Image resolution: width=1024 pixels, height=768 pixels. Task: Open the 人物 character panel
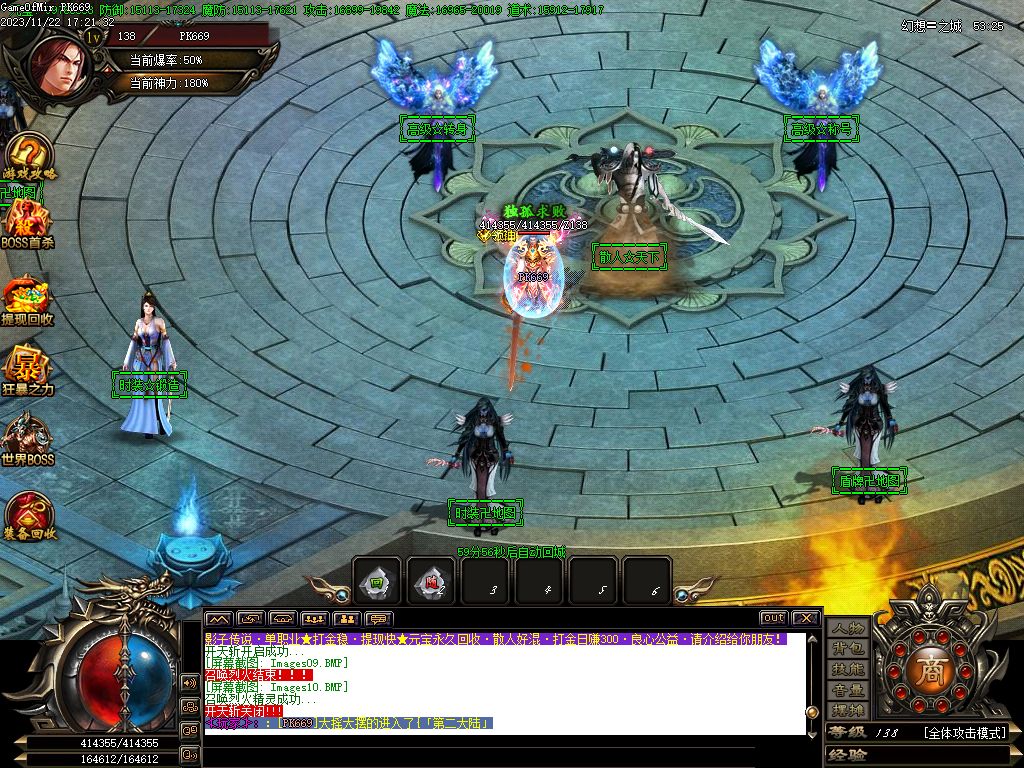(848, 628)
